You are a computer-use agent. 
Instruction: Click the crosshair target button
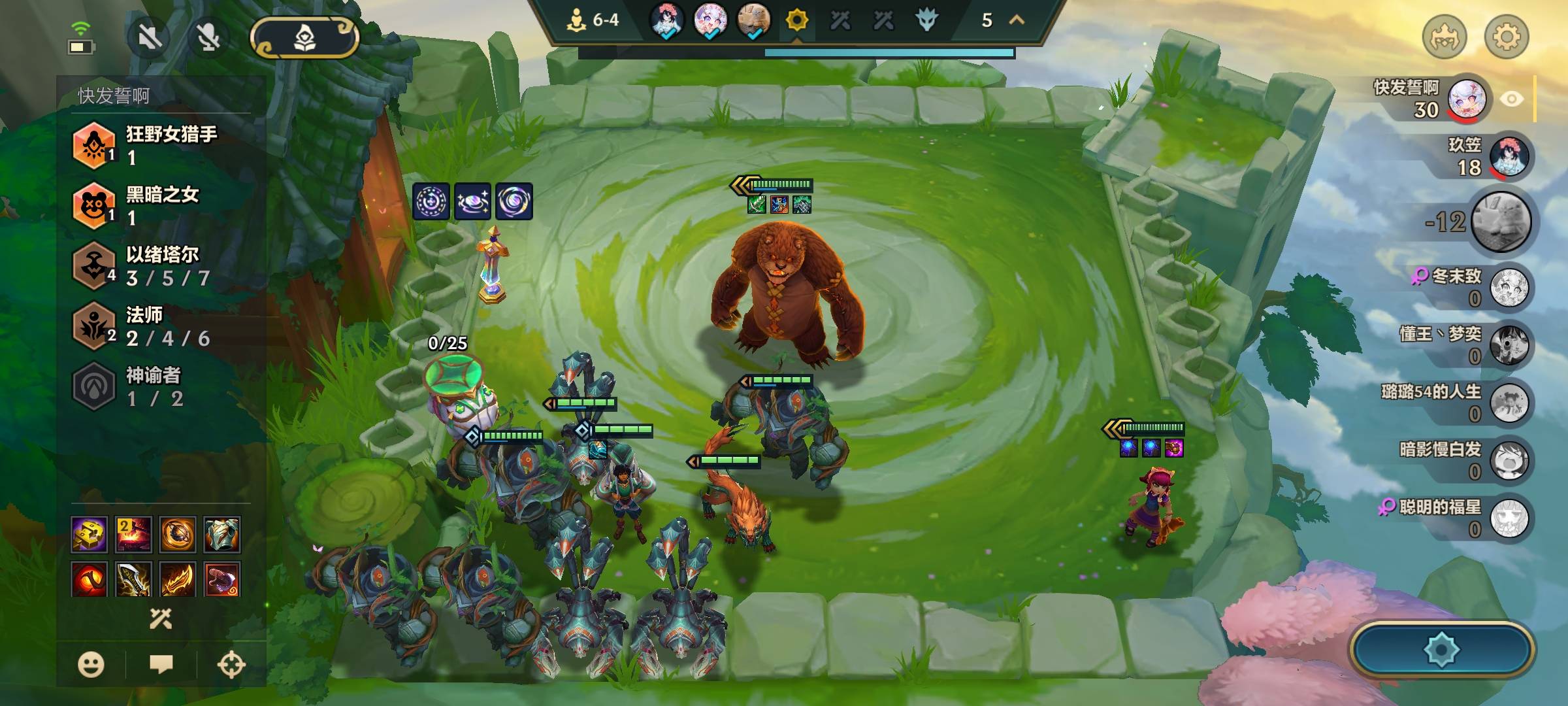(231, 665)
